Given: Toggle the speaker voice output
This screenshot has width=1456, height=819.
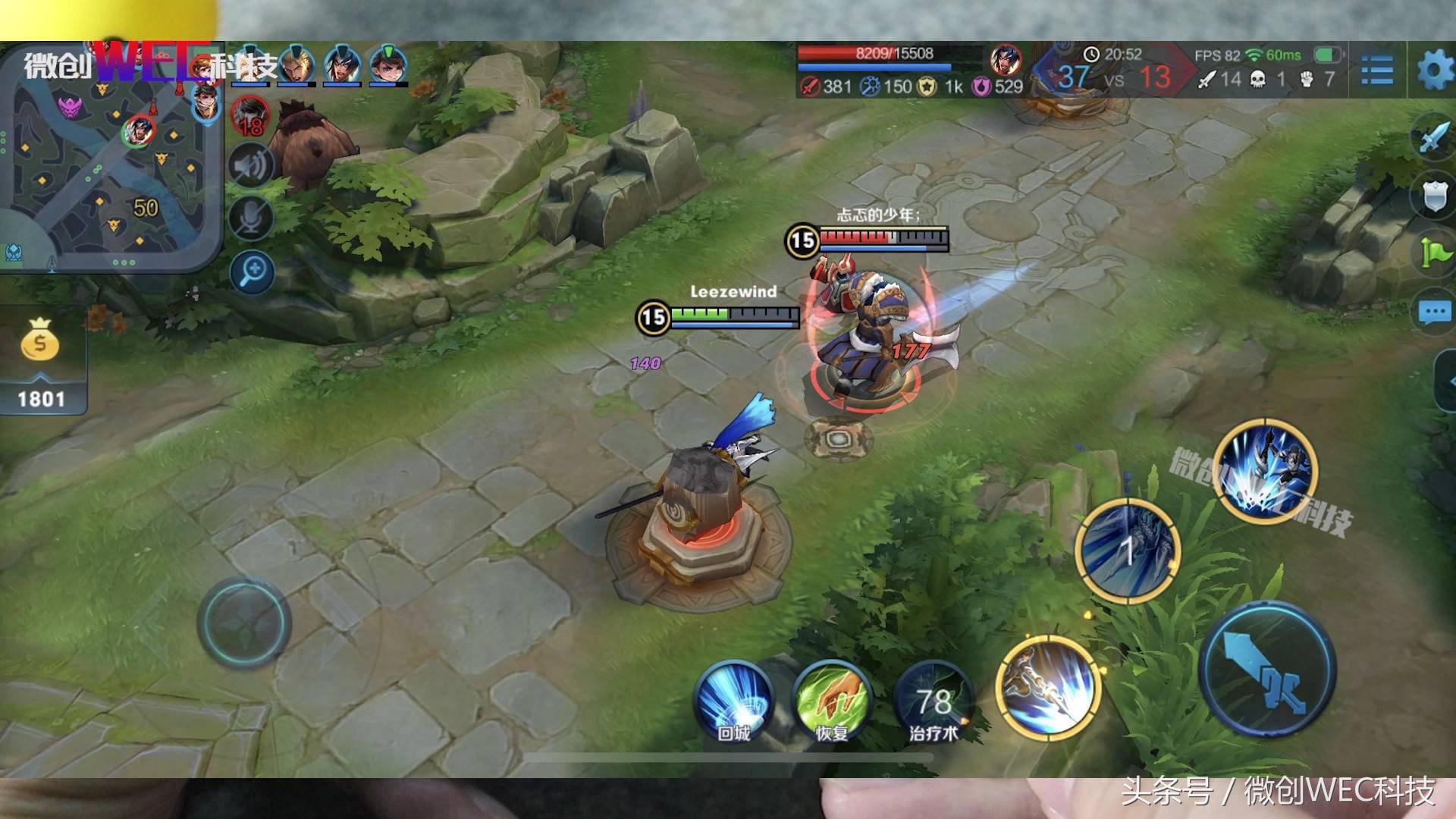Looking at the screenshot, I should pos(251,166).
